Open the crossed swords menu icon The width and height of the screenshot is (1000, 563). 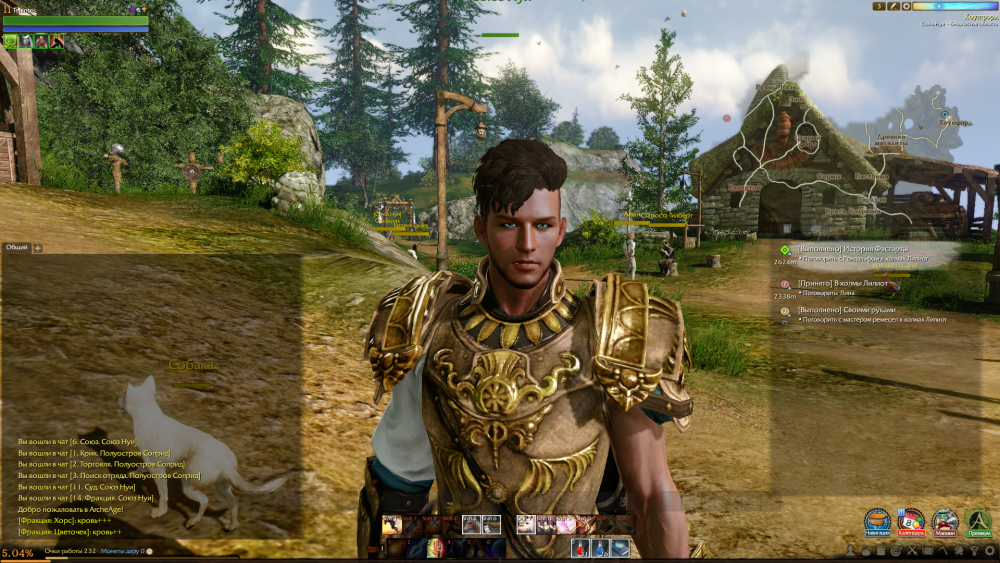tap(912, 551)
